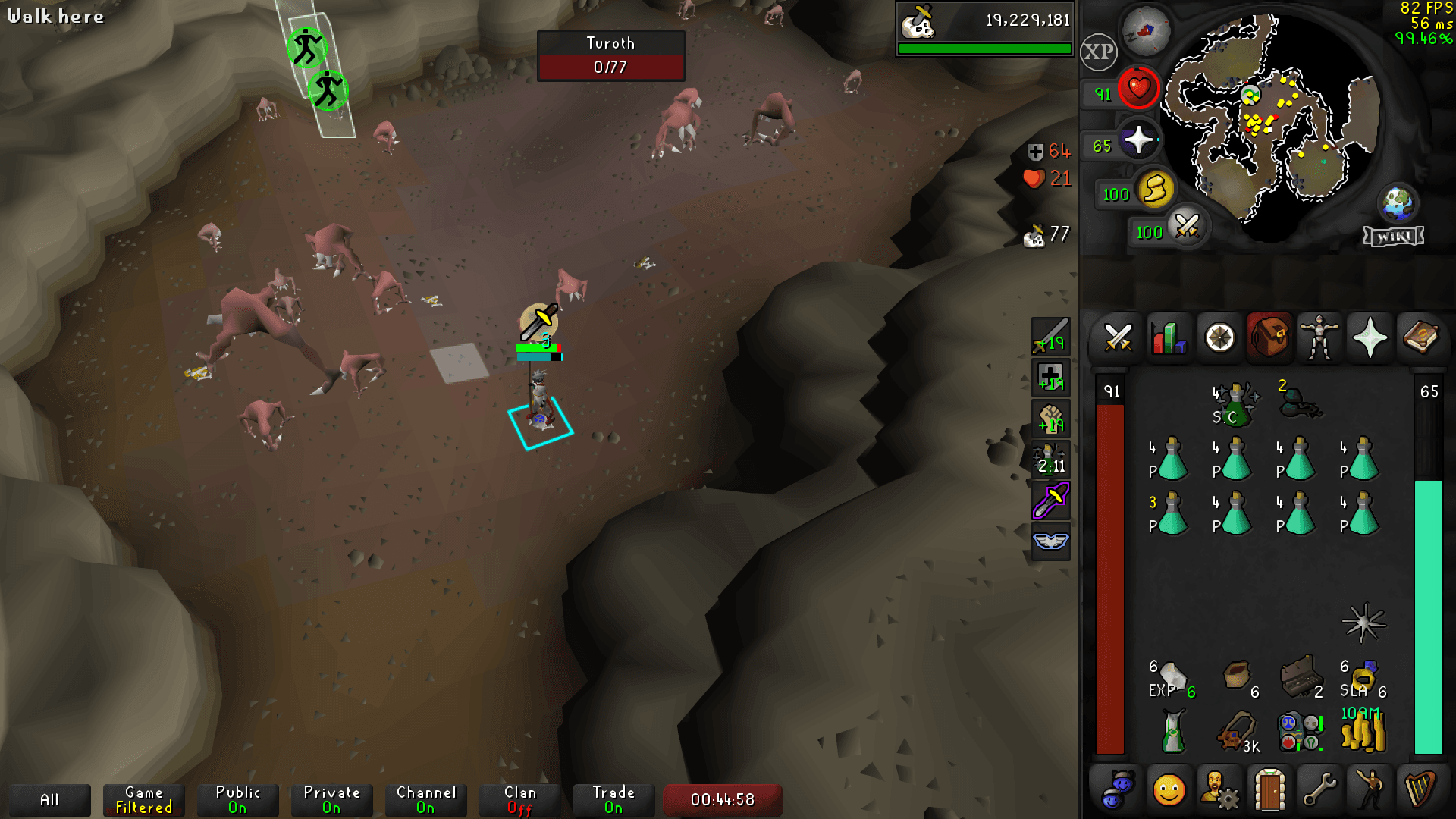The image size is (1456, 819).
Task: Open the Inventory backpack tab
Action: (x=1268, y=339)
